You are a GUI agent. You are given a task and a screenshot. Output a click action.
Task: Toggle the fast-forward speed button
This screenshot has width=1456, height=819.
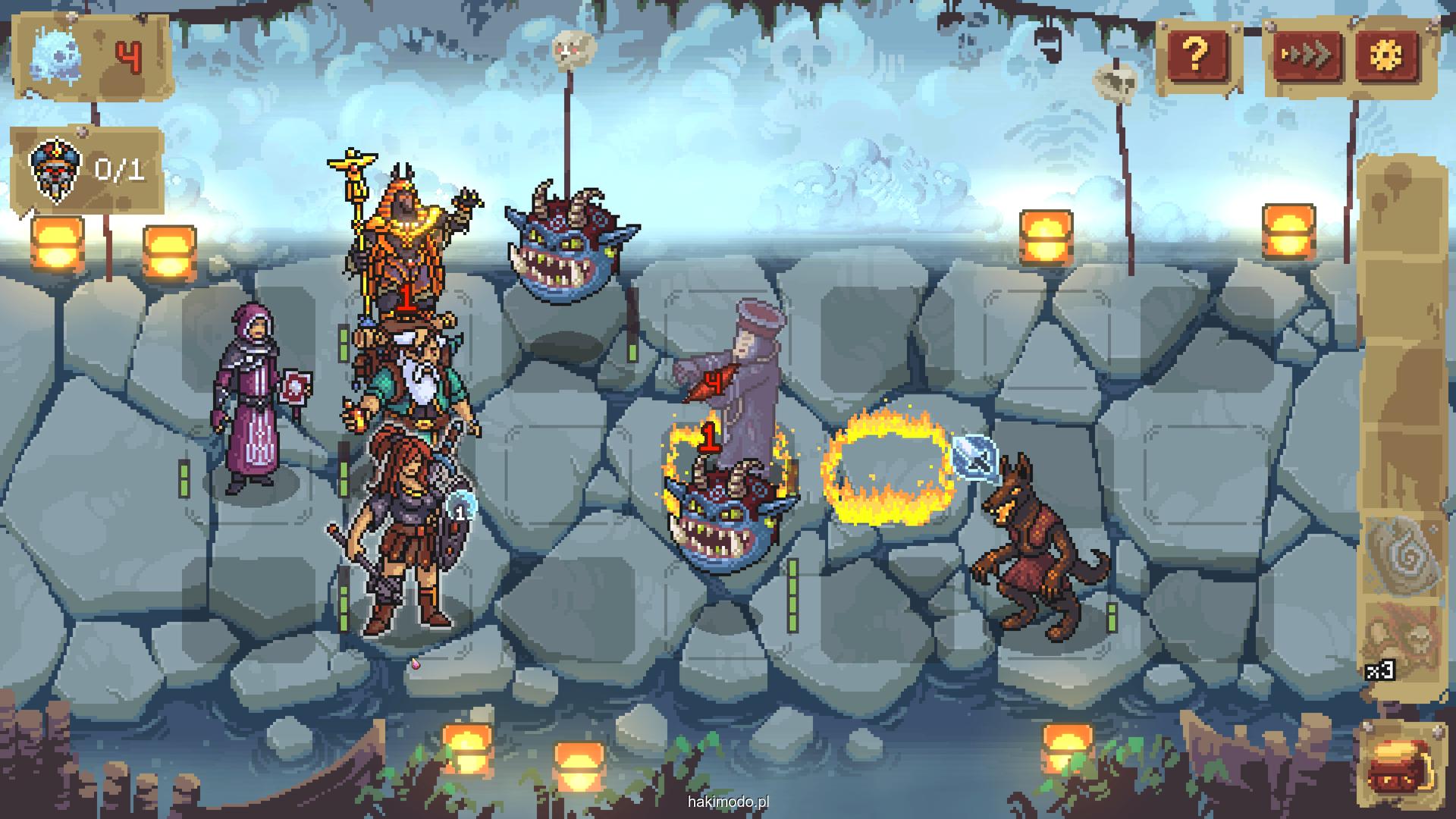pos(1305,55)
